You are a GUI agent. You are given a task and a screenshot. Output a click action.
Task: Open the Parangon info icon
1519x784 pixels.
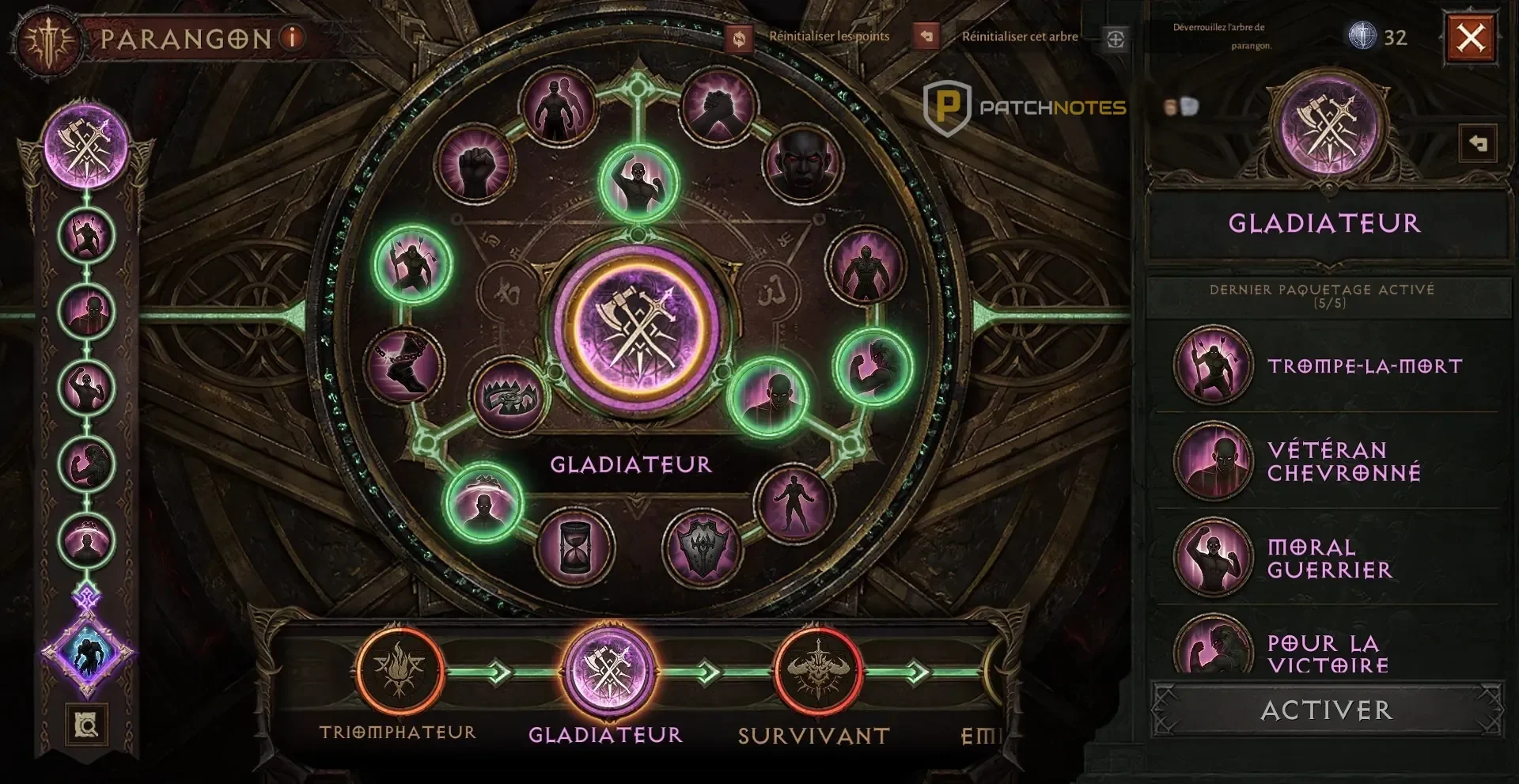pos(292,37)
